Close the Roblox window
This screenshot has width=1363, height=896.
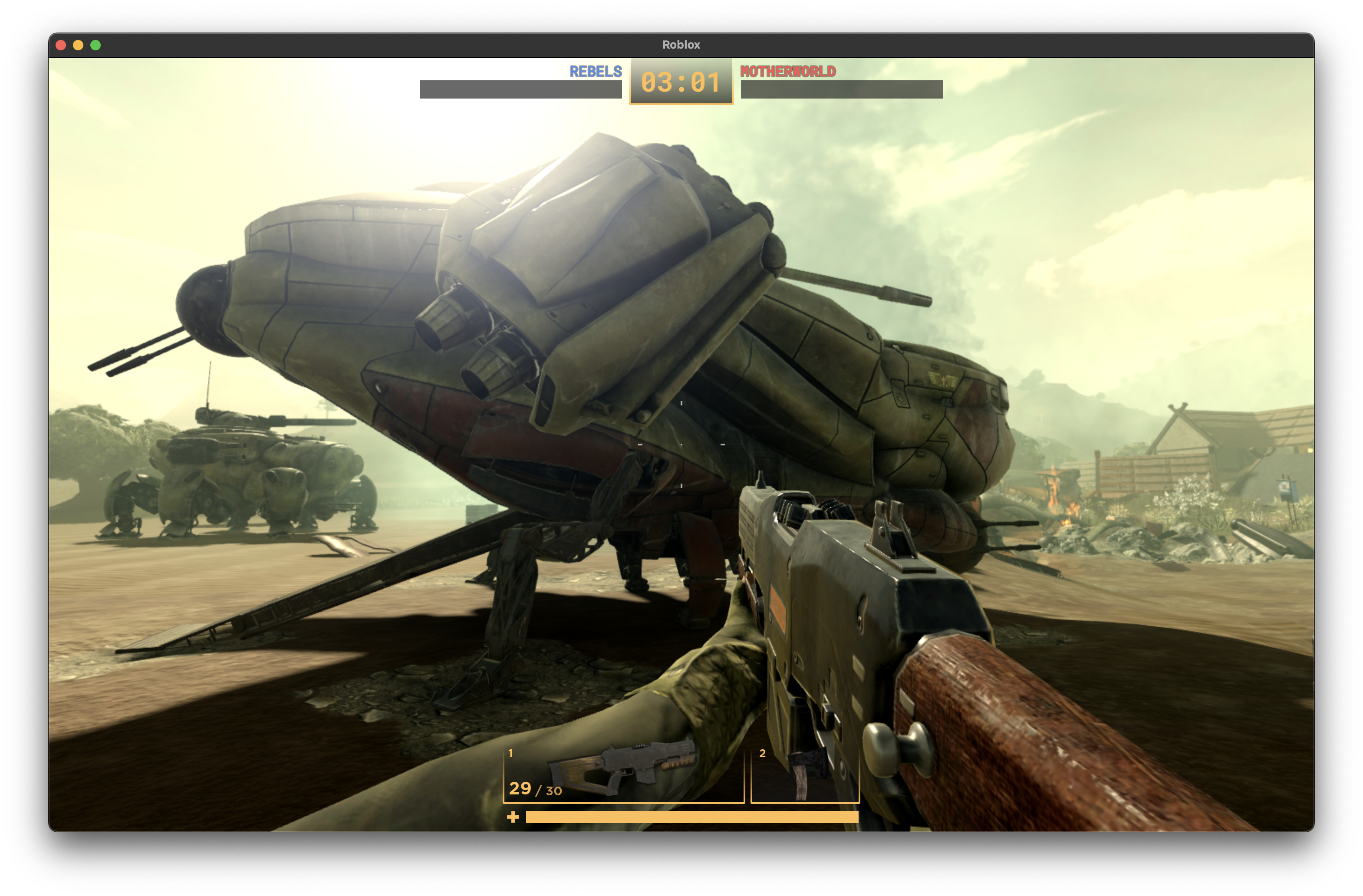click(x=61, y=45)
